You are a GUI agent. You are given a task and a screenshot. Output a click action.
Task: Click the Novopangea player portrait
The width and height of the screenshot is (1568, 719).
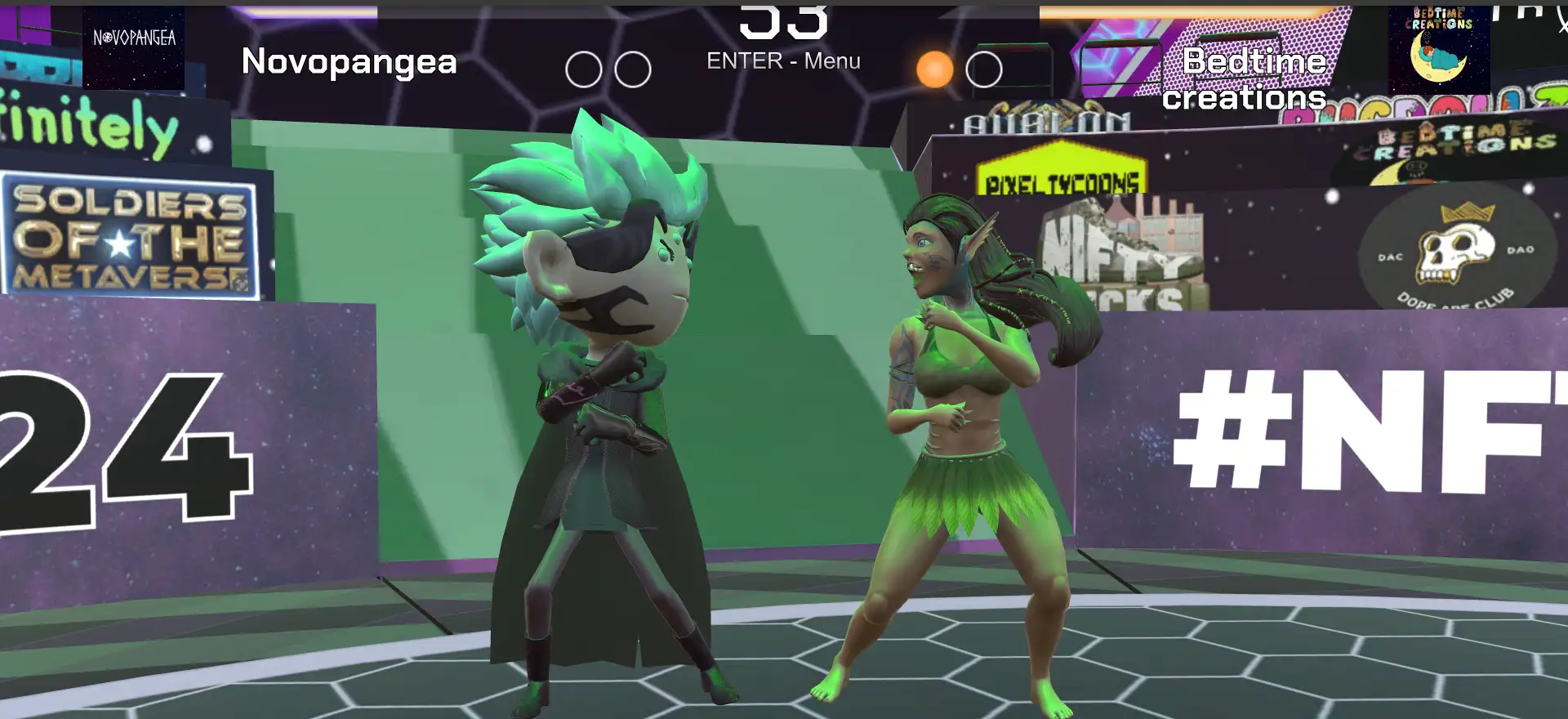pos(134,47)
